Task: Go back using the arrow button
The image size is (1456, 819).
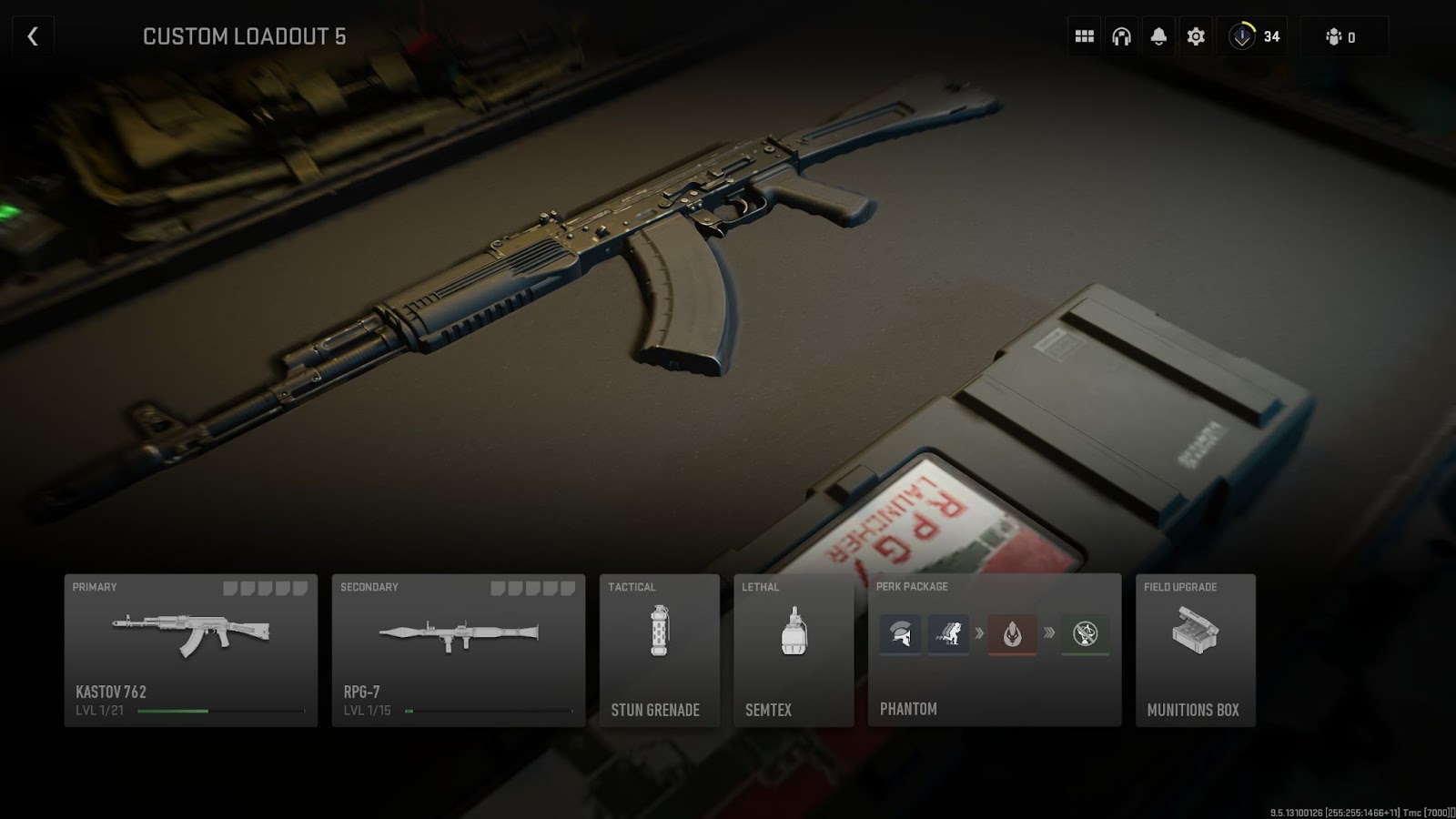Action: [x=33, y=36]
